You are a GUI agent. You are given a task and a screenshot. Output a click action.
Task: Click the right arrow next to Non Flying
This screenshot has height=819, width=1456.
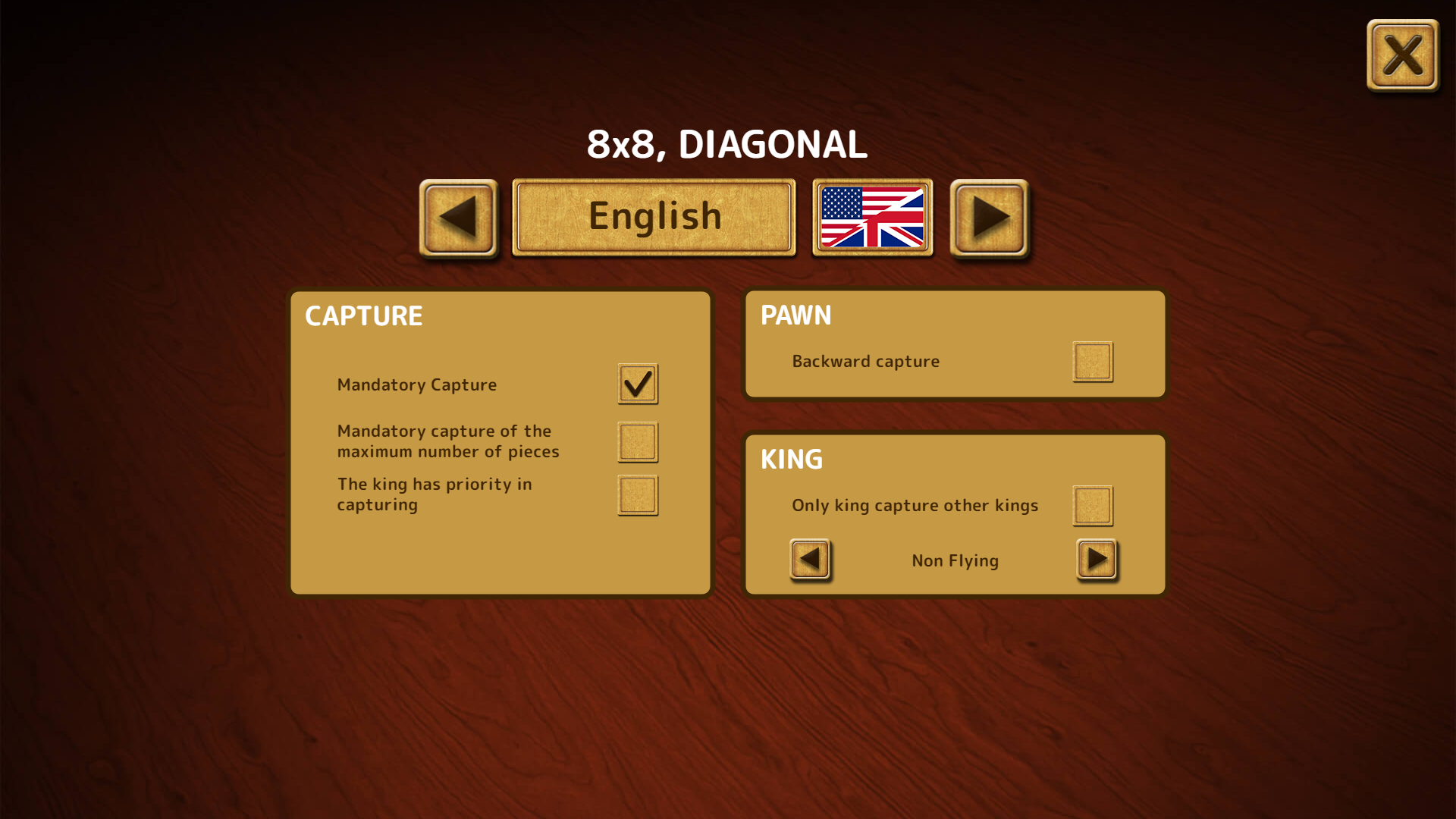[x=1095, y=560]
